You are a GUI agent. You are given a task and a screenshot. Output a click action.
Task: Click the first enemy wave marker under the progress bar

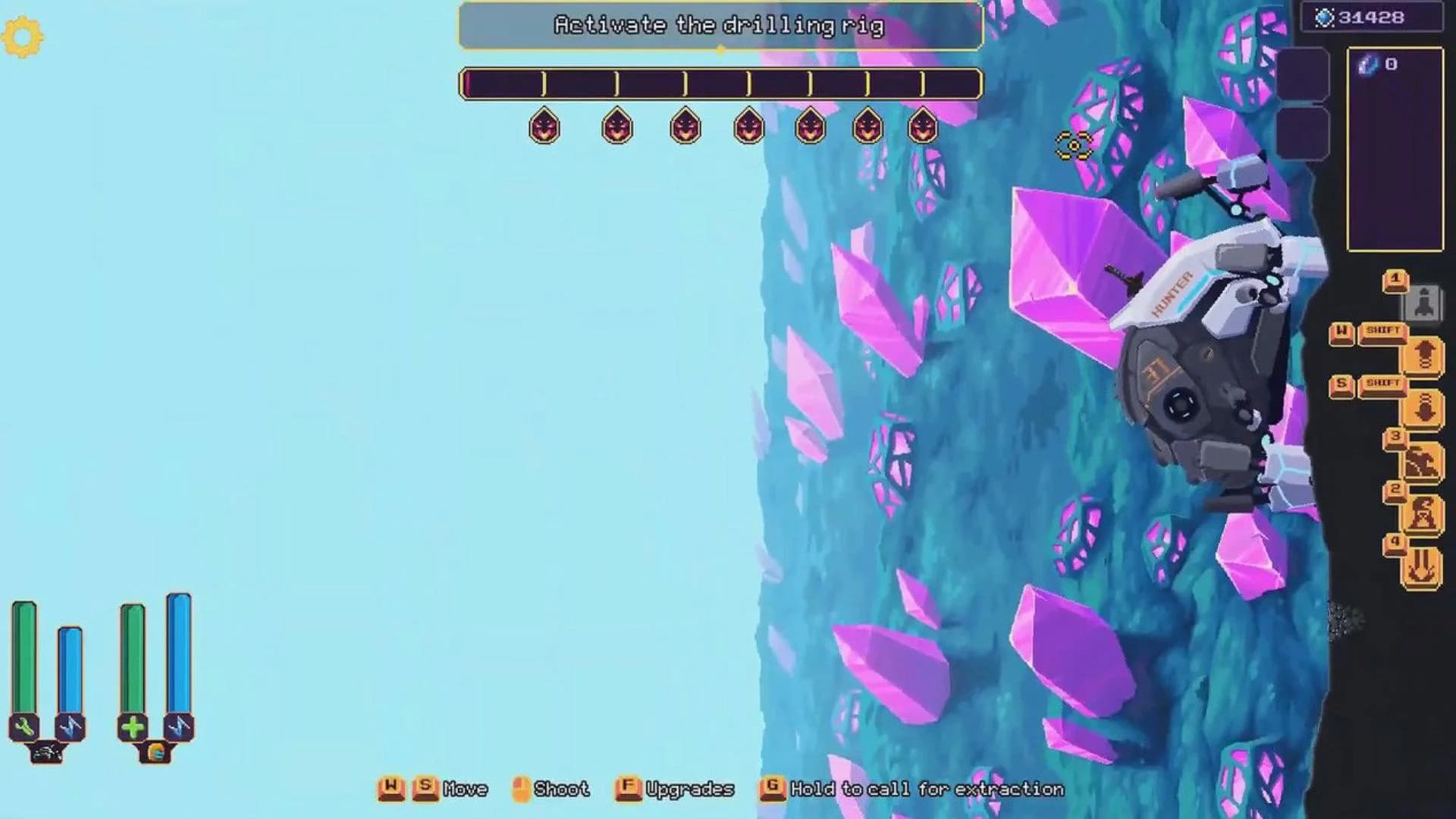point(544,127)
